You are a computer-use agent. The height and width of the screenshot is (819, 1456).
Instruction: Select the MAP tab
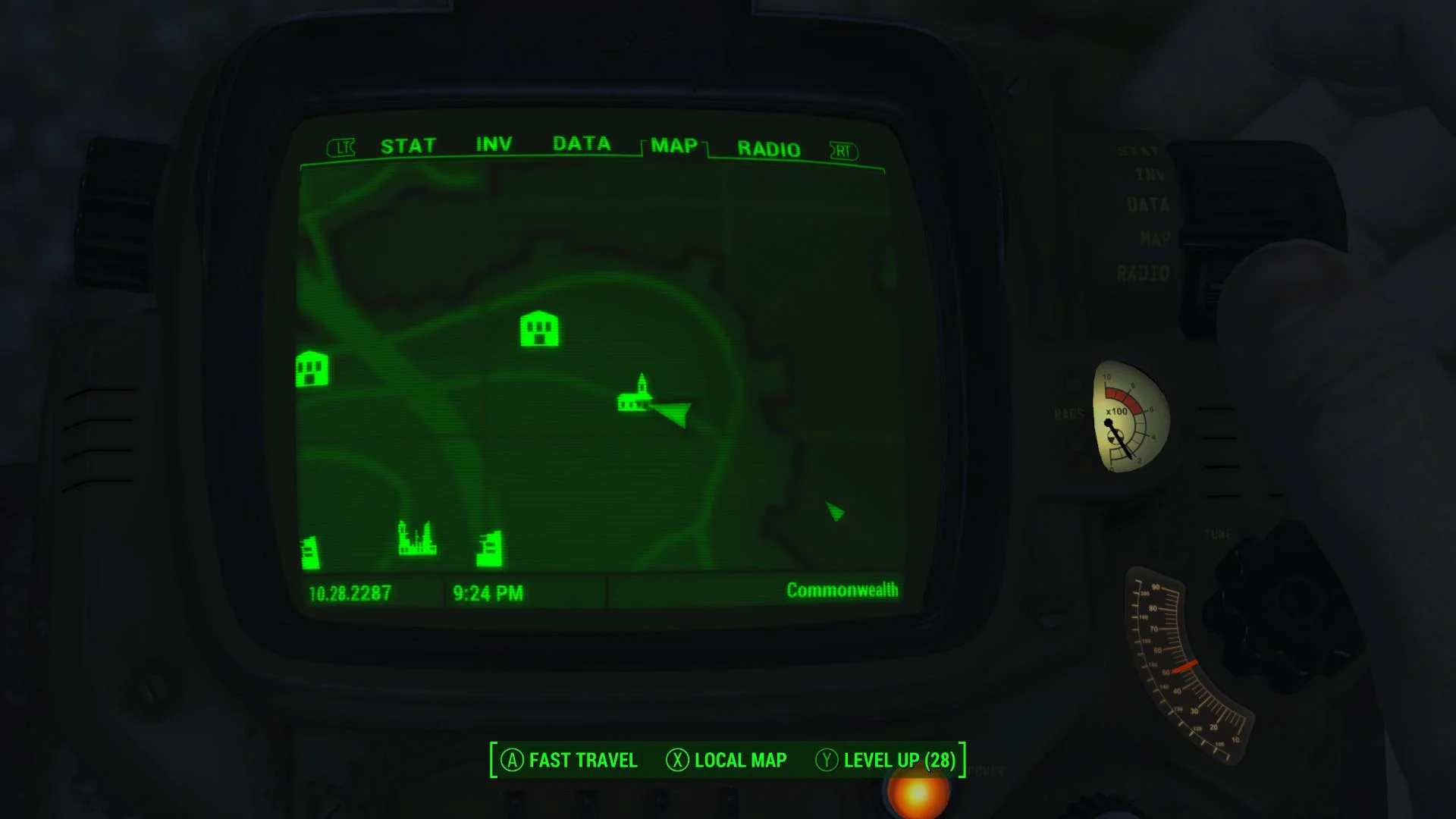tap(673, 146)
